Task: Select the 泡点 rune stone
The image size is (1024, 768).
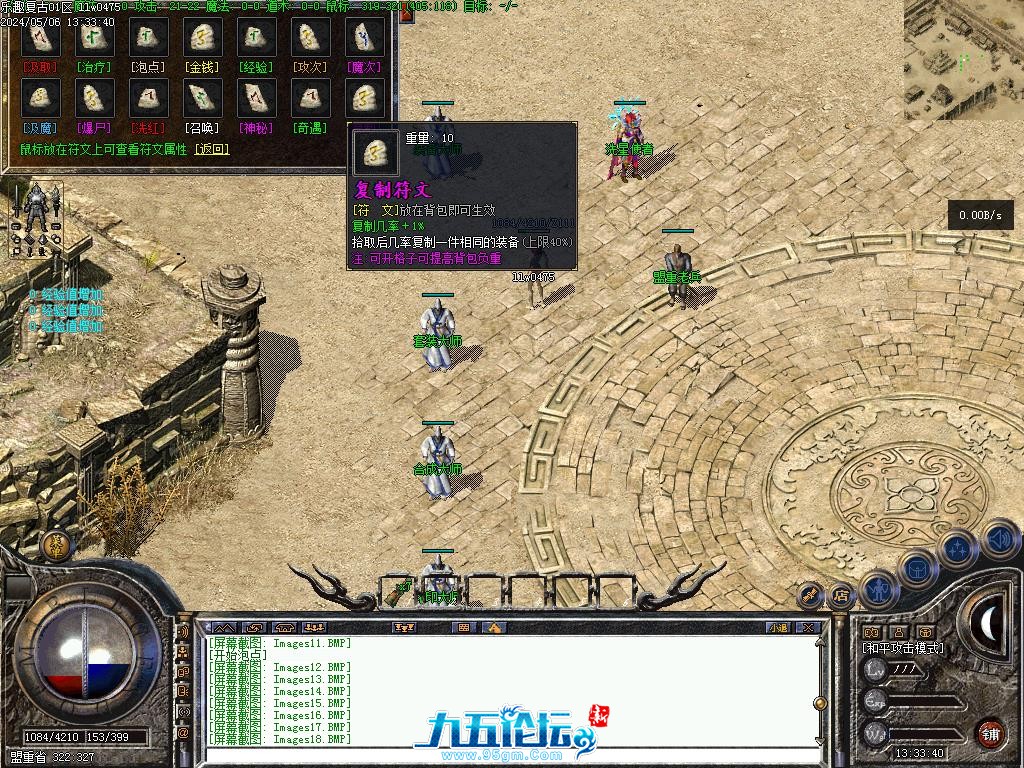Action: pyautogui.click(x=149, y=38)
